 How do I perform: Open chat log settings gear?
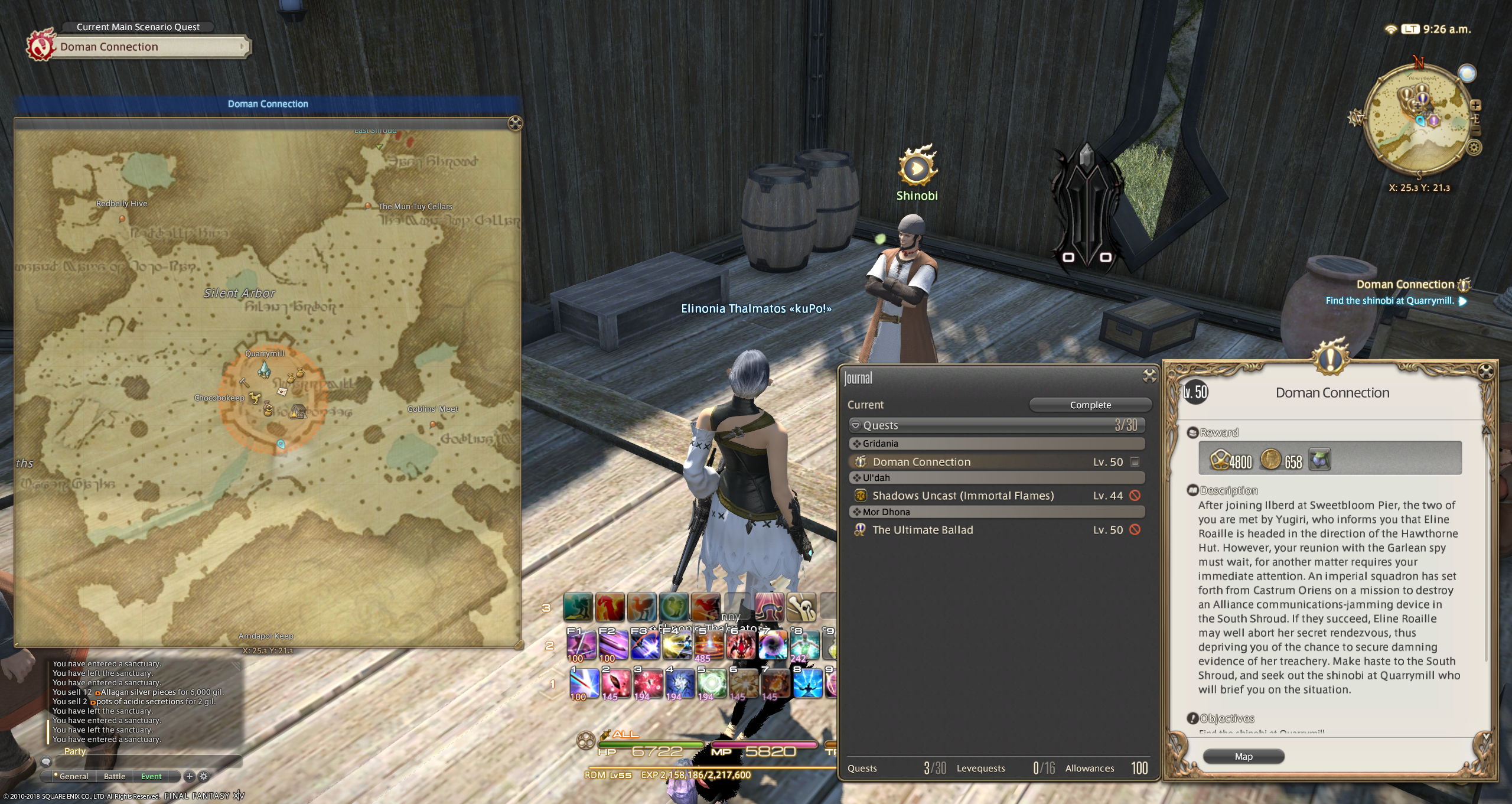point(204,776)
